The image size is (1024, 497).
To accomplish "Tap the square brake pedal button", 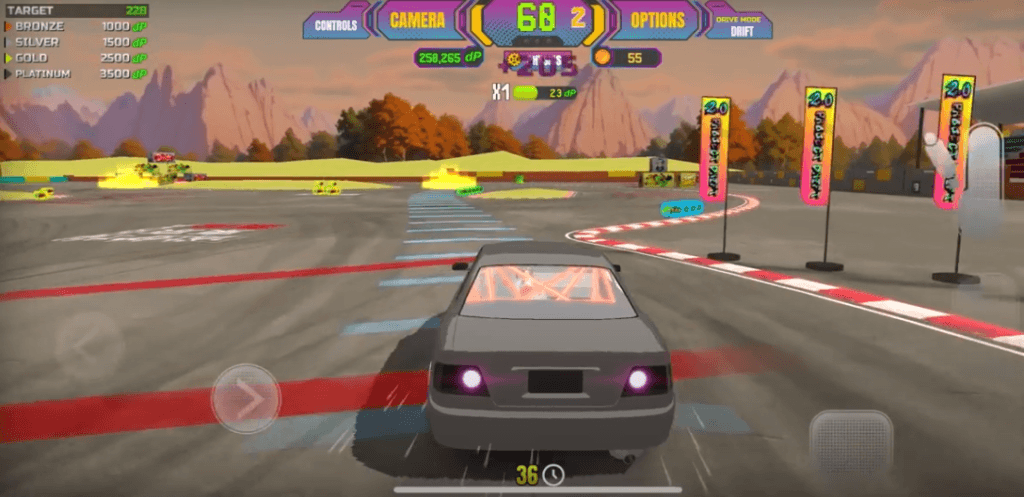I will (849, 440).
